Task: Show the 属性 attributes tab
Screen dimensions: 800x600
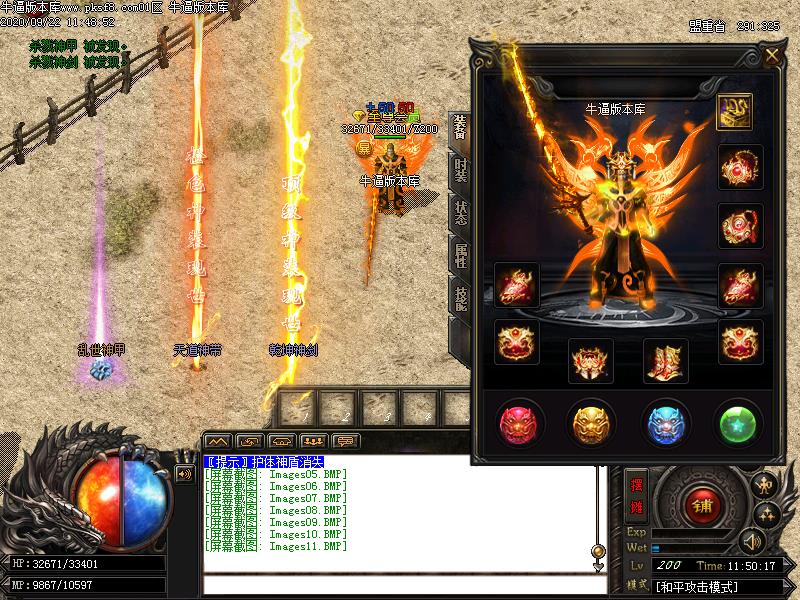Action: [x=459, y=255]
